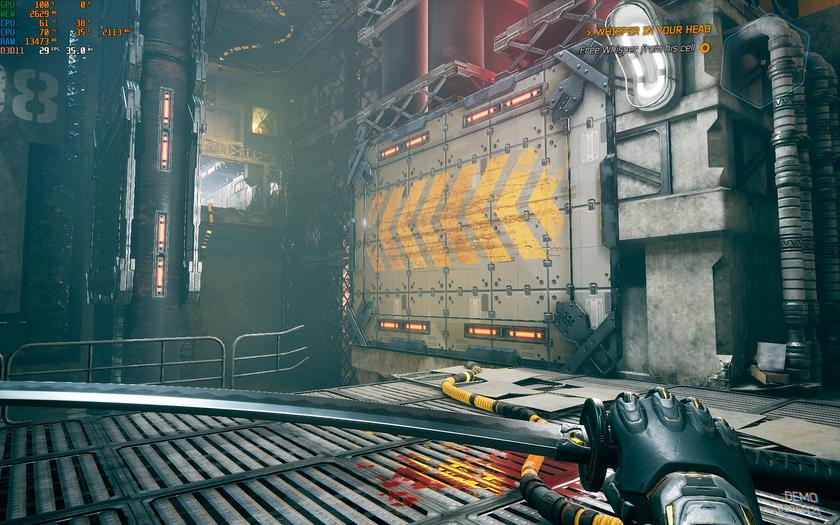The image size is (840, 525).
Task: Select the "Whisper in Your Head" mission title
Action: point(650,30)
